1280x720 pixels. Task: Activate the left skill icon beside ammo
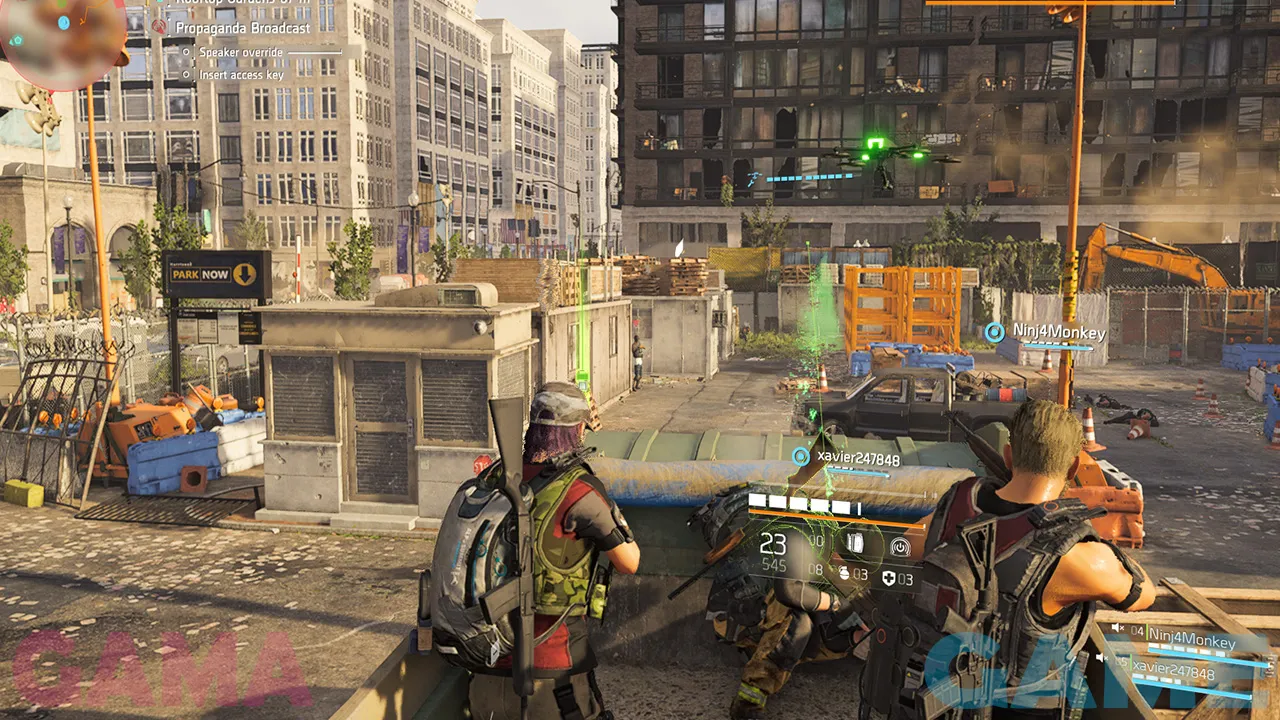coord(856,543)
